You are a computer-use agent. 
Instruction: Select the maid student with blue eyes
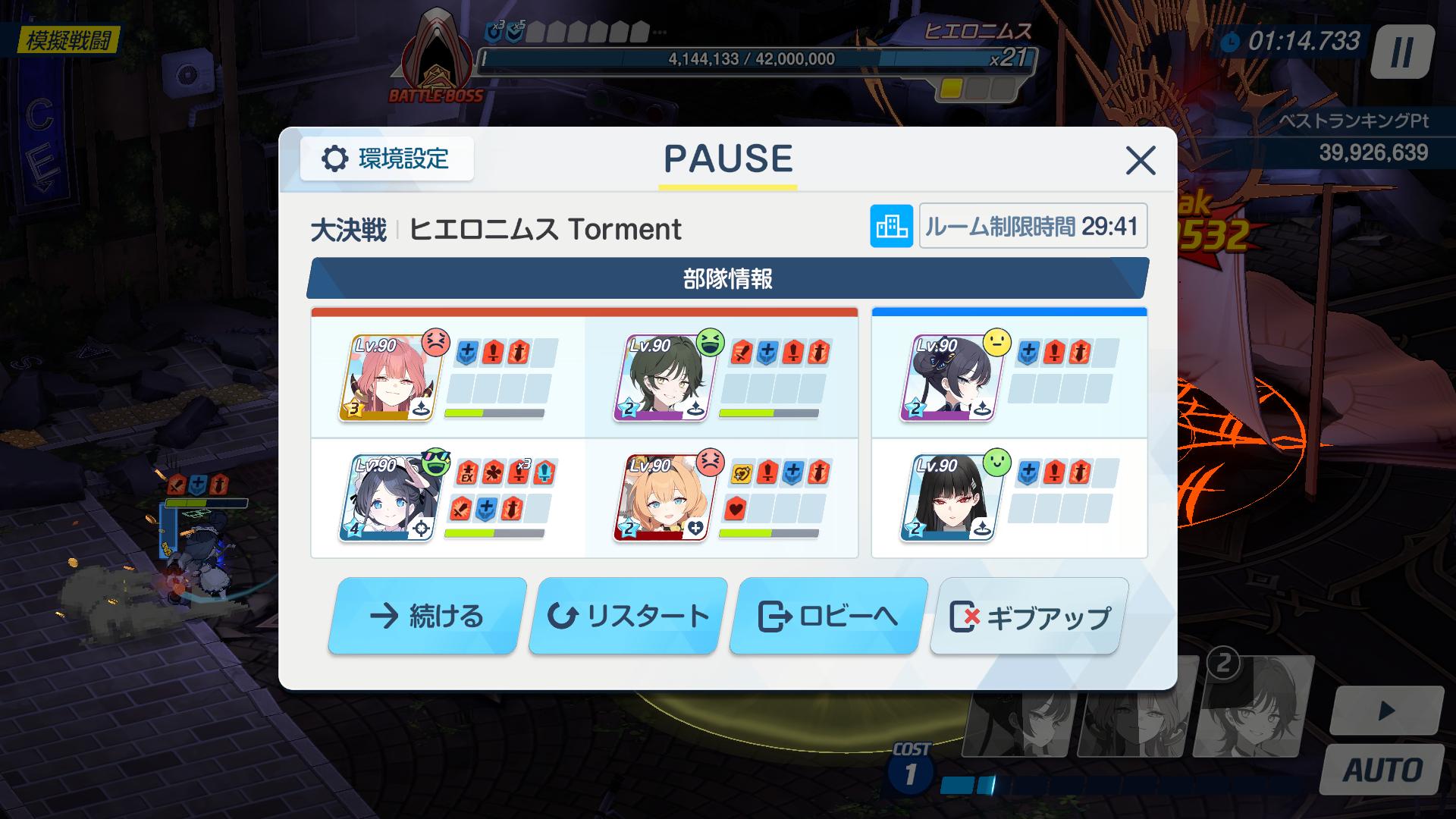pos(384,497)
